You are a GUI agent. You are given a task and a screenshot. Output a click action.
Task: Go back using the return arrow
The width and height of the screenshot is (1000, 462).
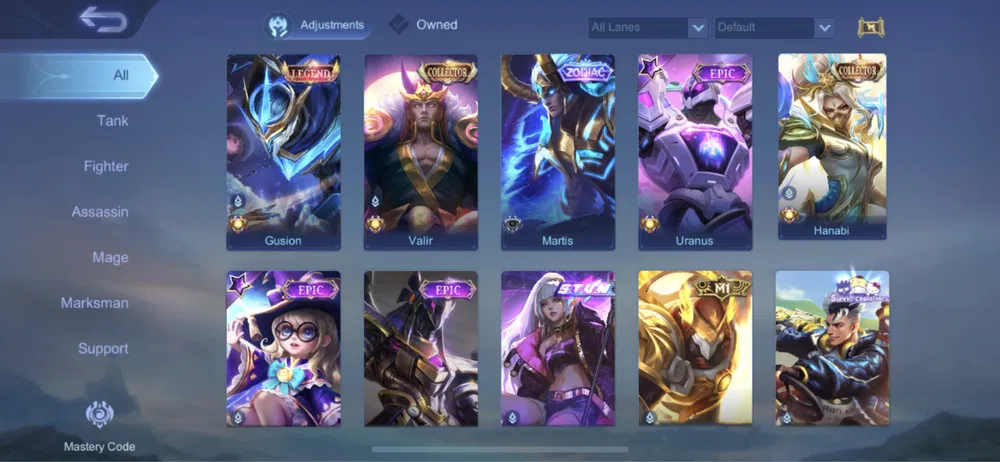[x=101, y=19]
